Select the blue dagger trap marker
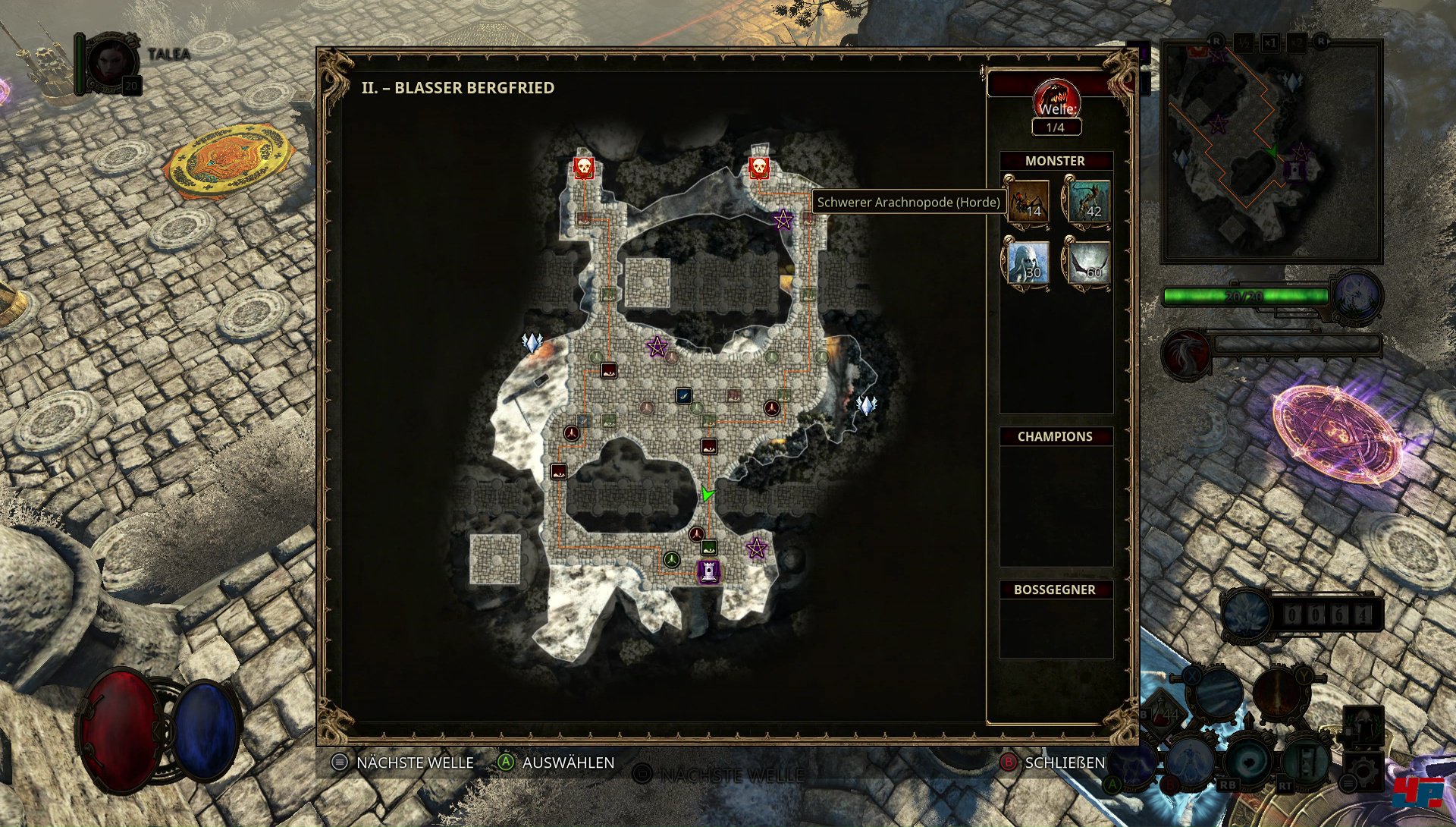The width and height of the screenshot is (1456, 827). click(x=683, y=395)
